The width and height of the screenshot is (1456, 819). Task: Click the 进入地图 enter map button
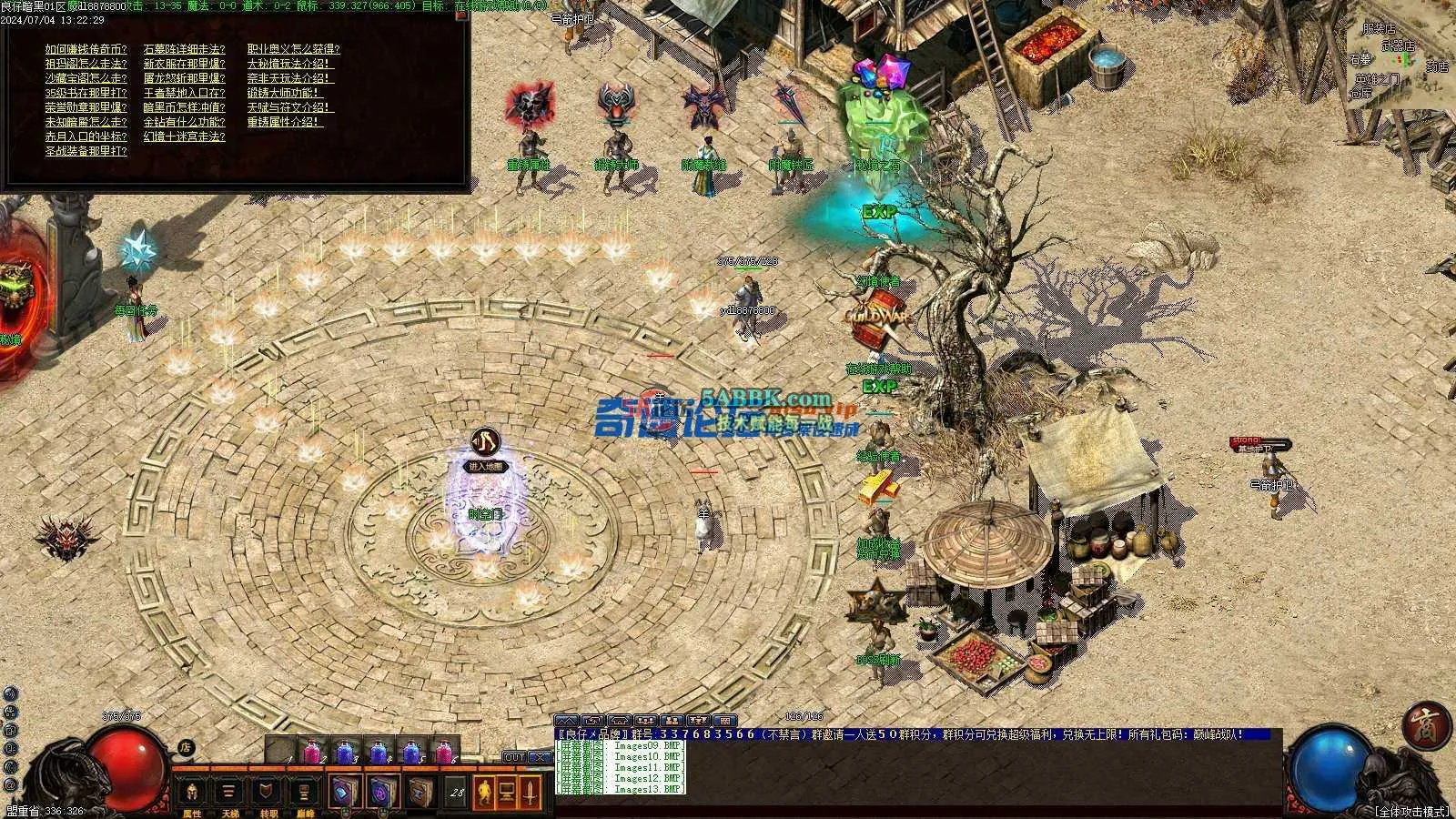485,466
